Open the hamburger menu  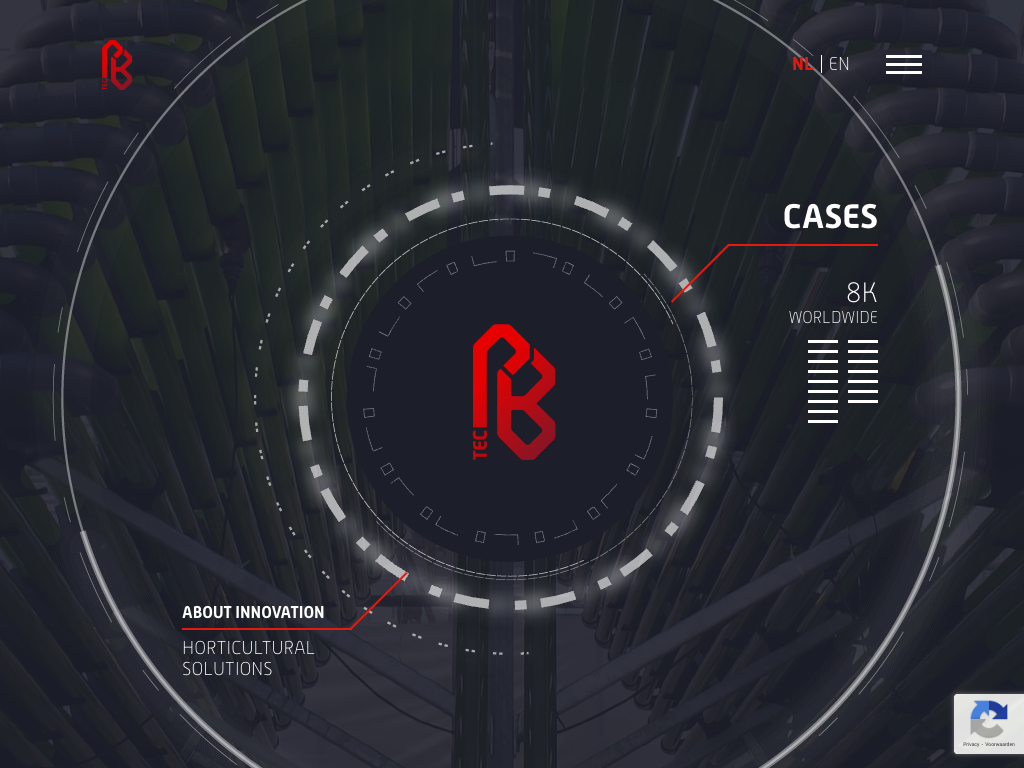(x=903, y=64)
